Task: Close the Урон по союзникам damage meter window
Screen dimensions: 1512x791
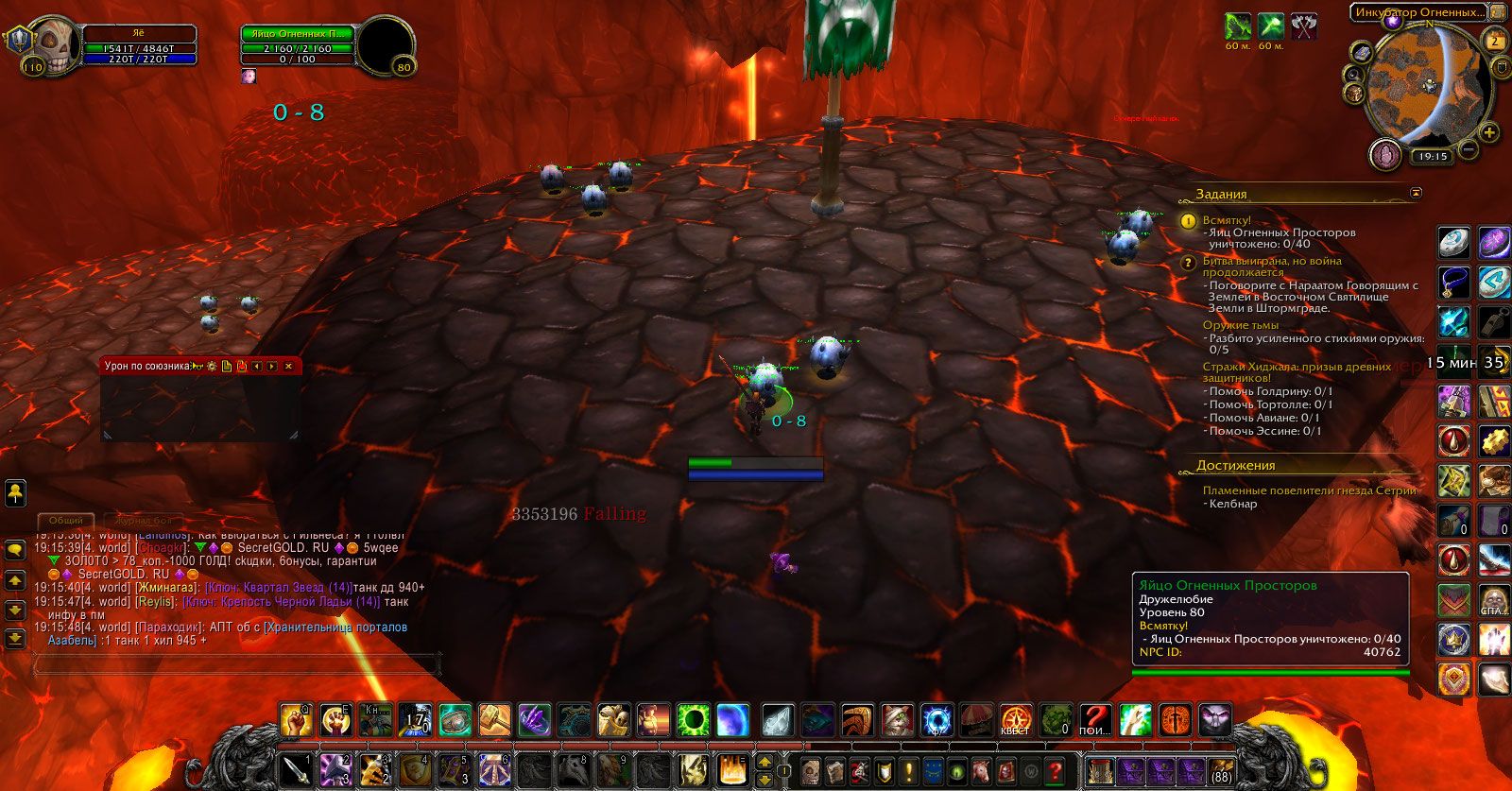Action: [x=288, y=367]
